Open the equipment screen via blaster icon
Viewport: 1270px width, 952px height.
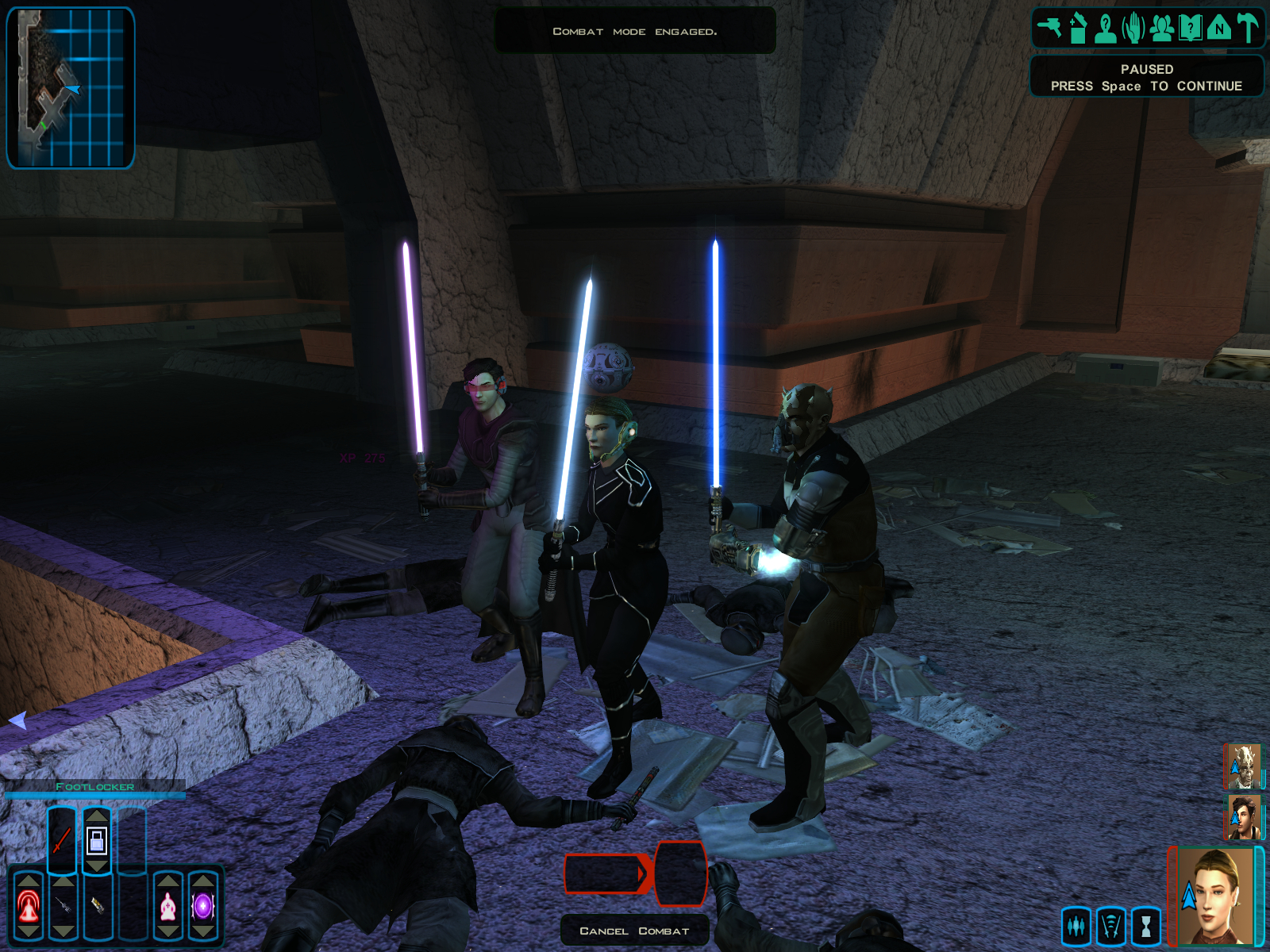(x=1049, y=28)
